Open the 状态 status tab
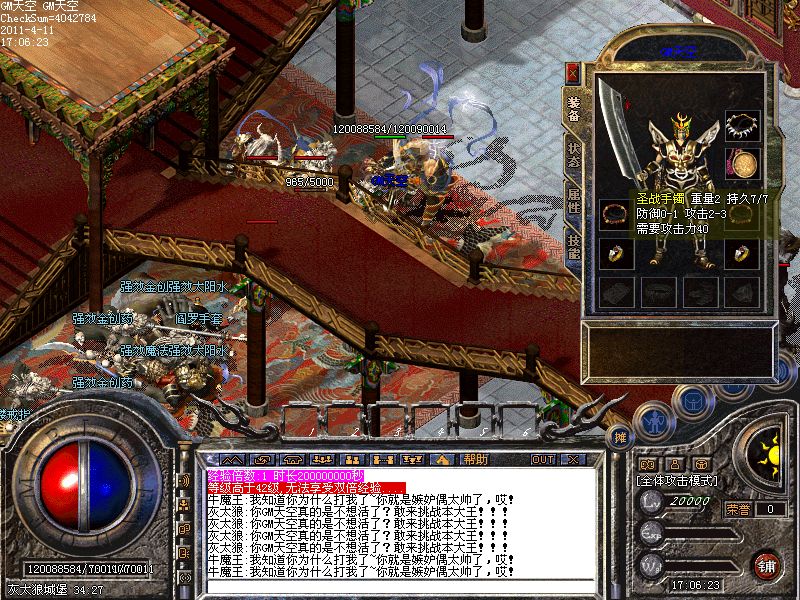 (573, 153)
